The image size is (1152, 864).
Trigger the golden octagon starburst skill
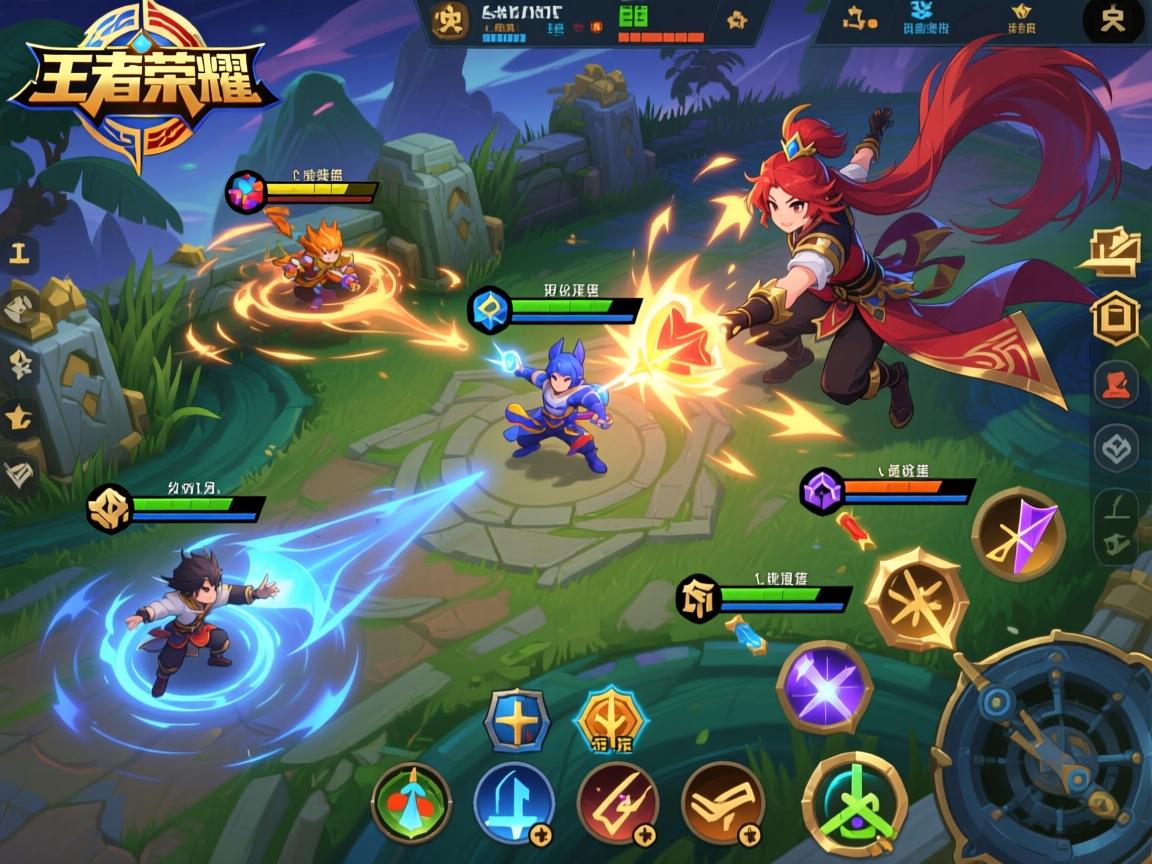click(x=916, y=599)
